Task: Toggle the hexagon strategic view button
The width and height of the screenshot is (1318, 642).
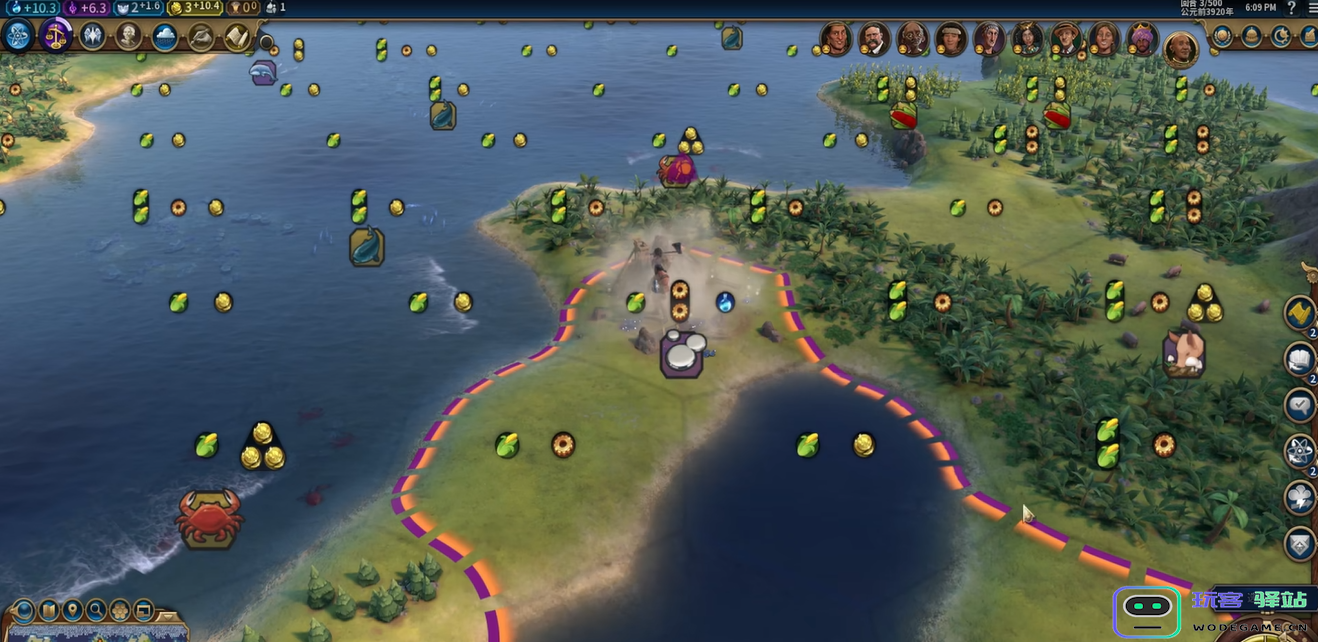Action: [x=120, y=609]
